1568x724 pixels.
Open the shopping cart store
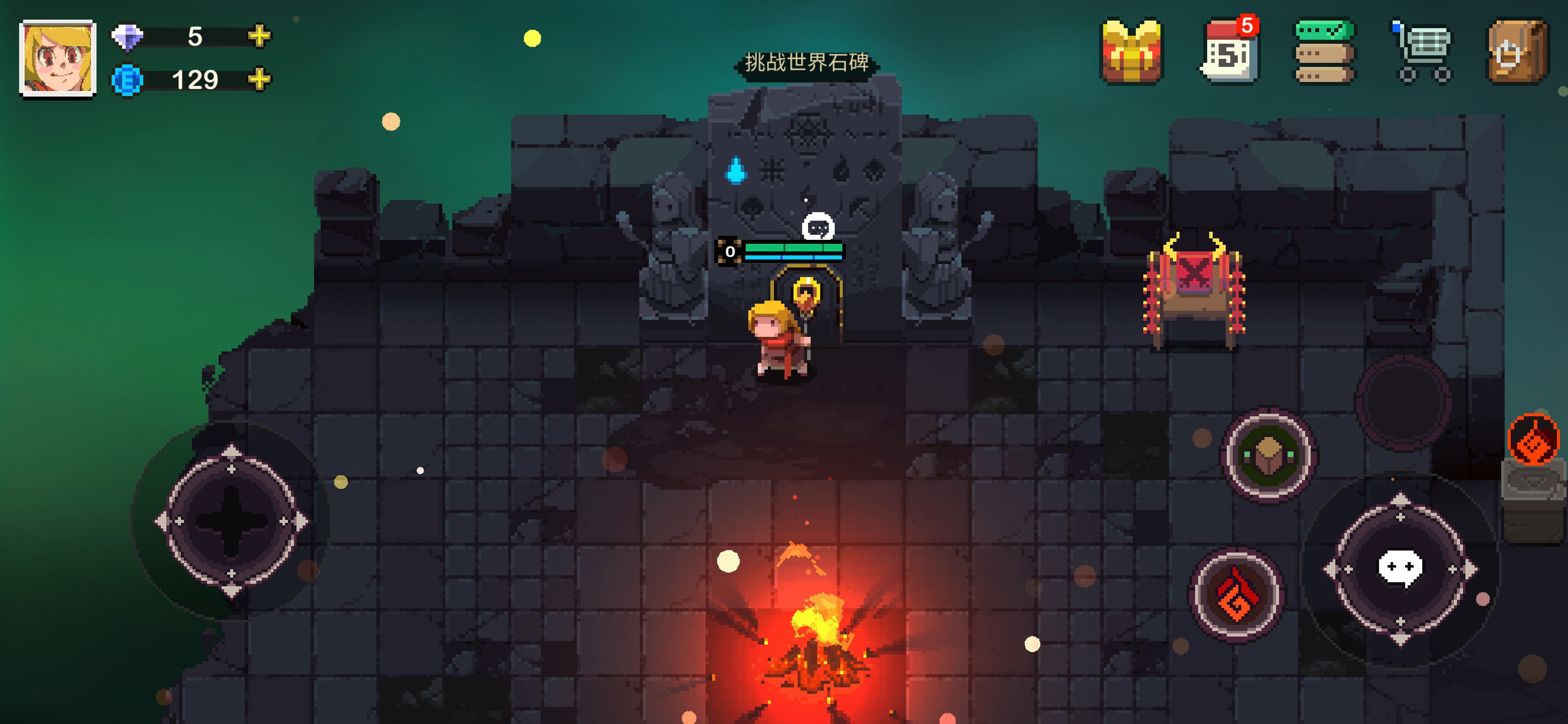coord(1423,53)
